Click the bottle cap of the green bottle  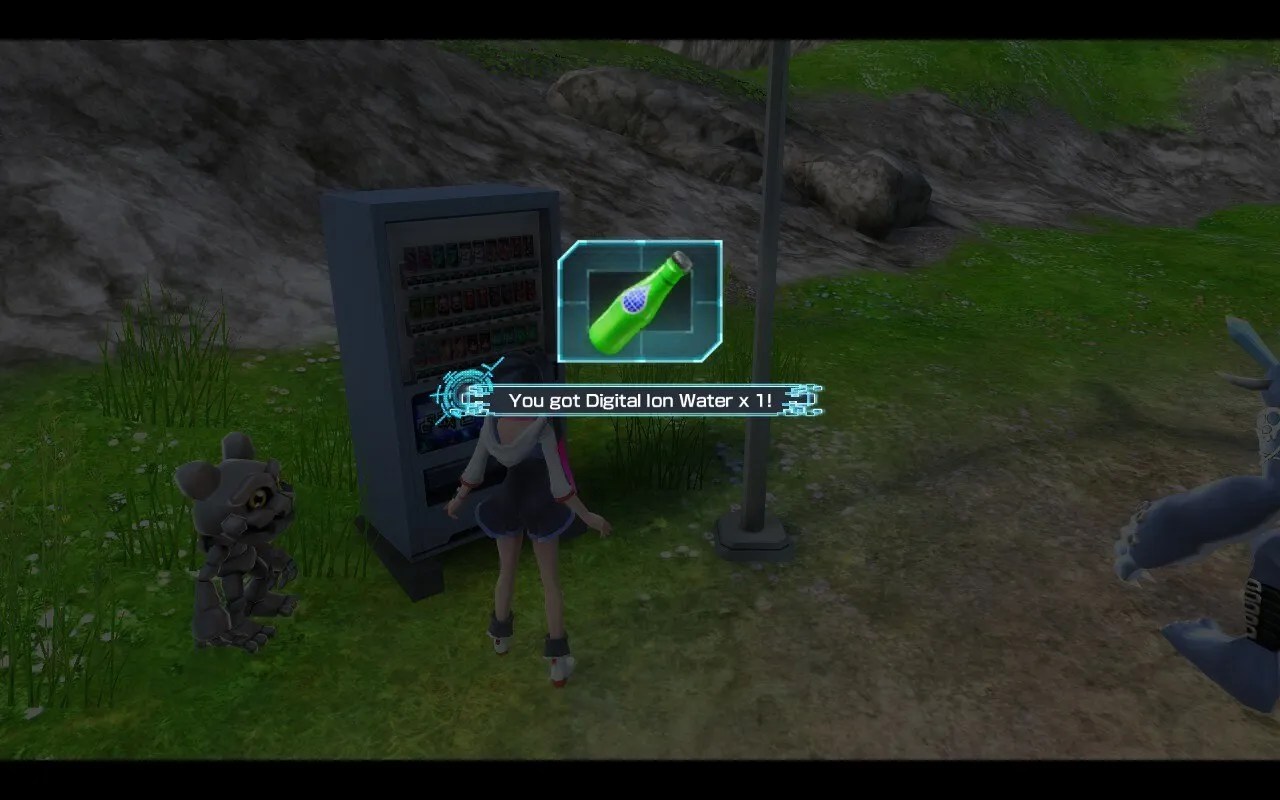coord(679,260)
